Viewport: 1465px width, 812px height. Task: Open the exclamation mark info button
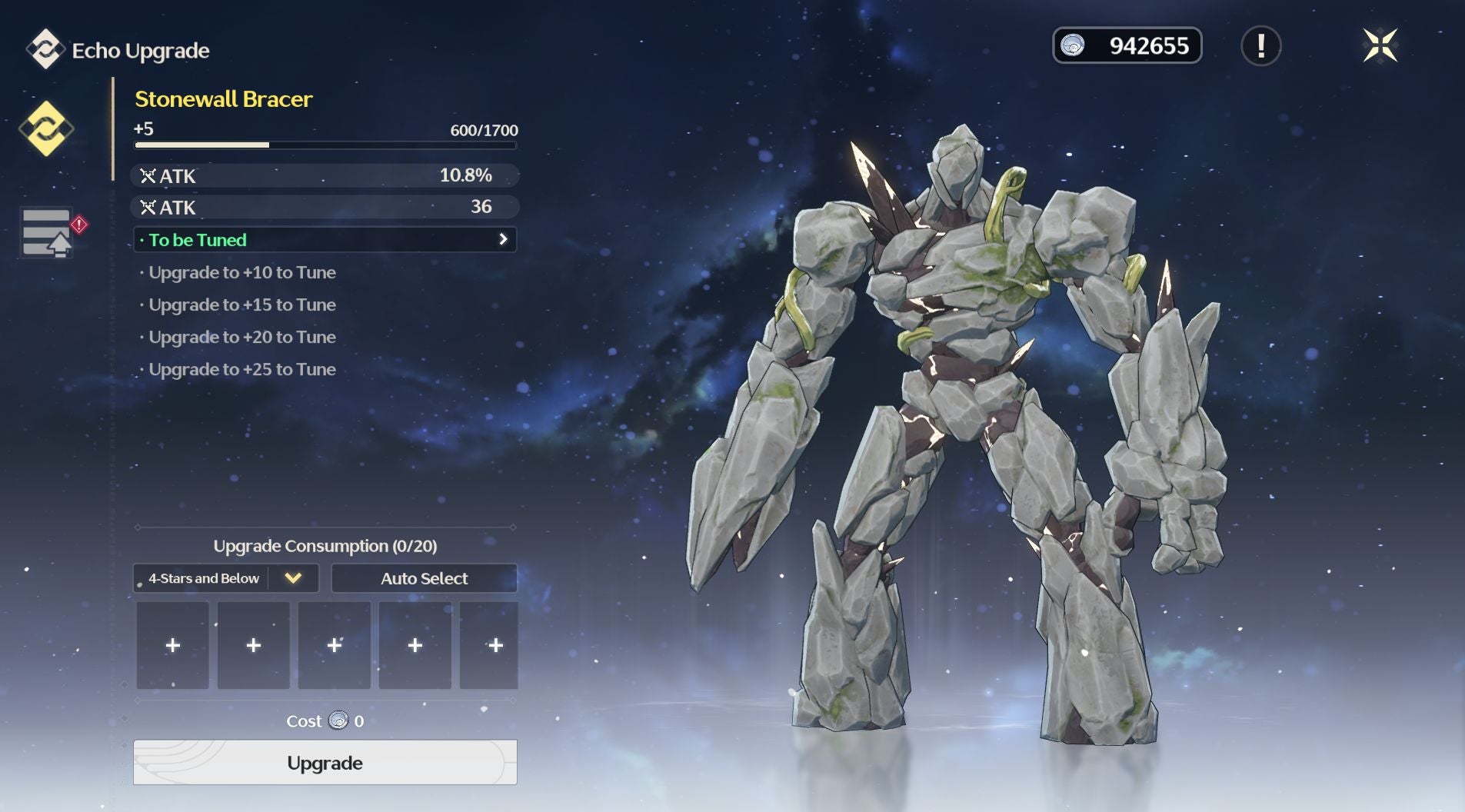pyautogui.click(x=1260, y=46)
